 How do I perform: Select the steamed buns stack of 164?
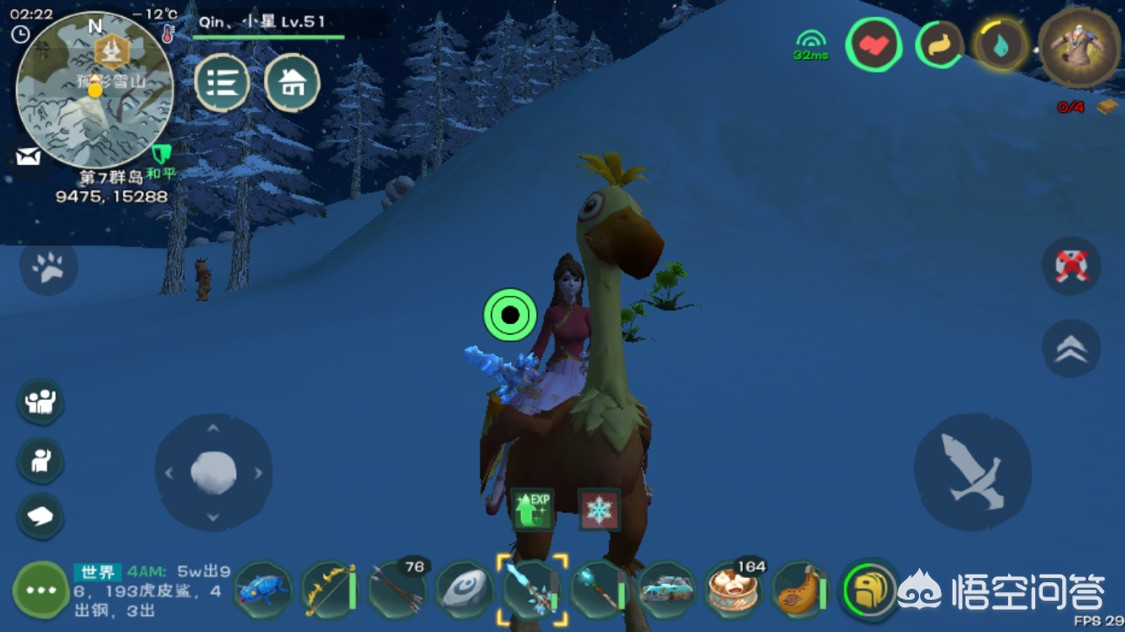(x=734, y=588)
